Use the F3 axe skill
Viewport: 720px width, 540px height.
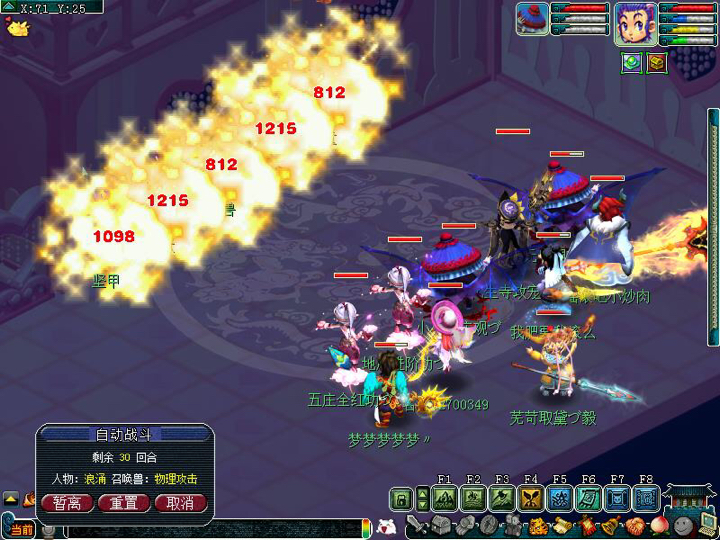(x=502, y=498)
